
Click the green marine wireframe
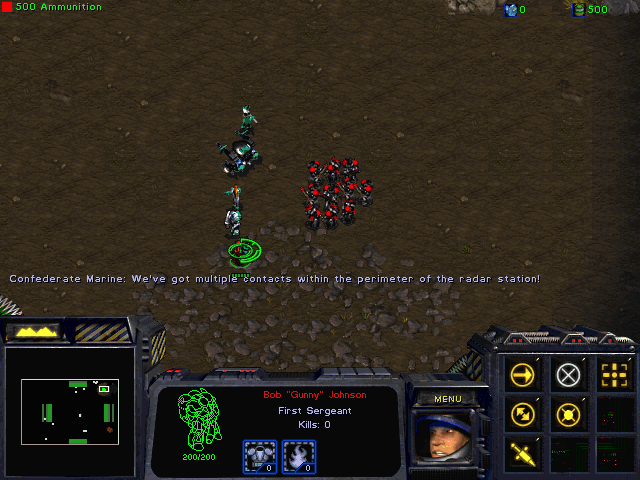coord(197,418)
